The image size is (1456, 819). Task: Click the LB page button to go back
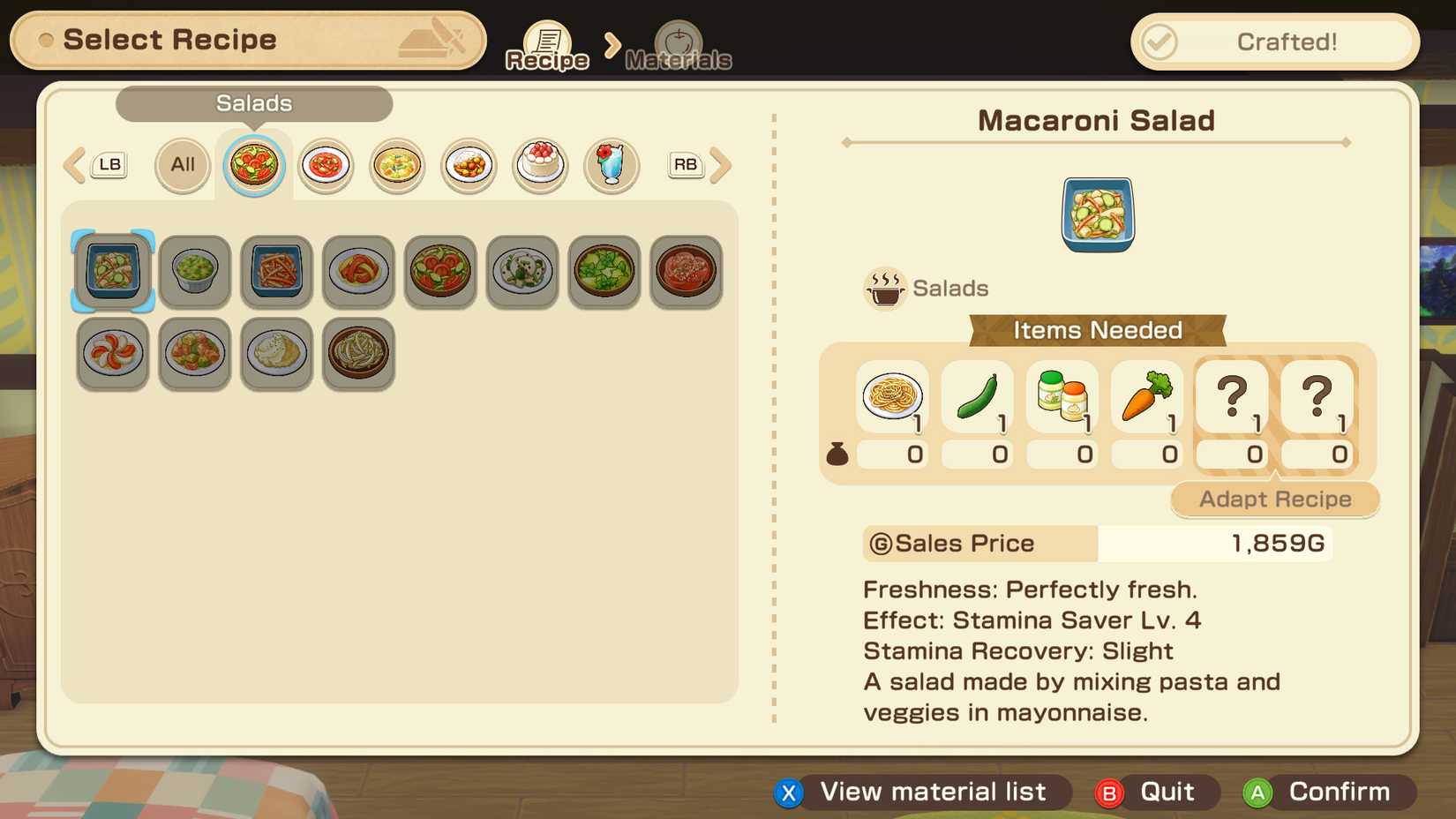(109, 164)
